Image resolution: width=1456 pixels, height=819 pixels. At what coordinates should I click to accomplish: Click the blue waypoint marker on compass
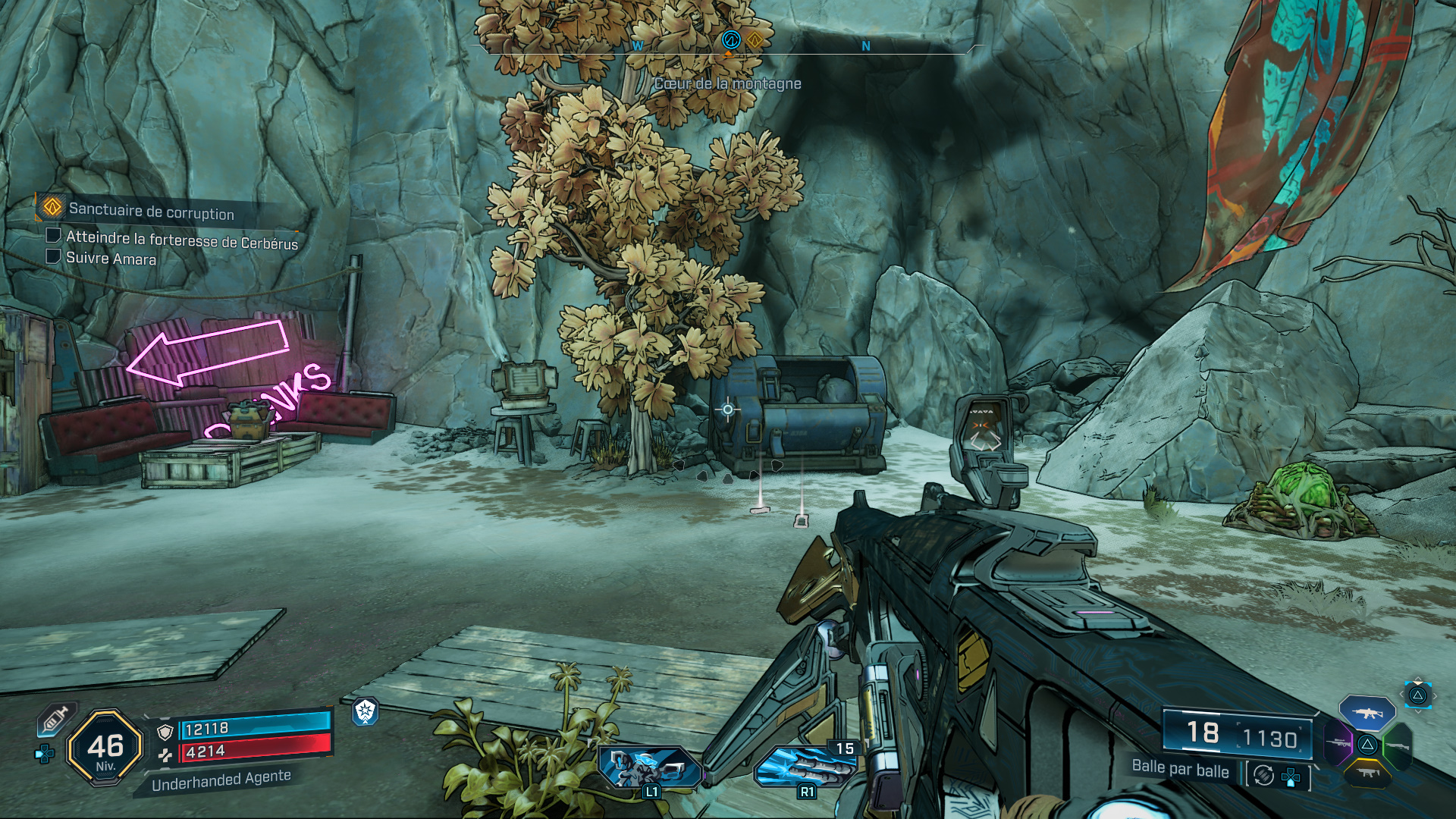click(x=730, y=39)
